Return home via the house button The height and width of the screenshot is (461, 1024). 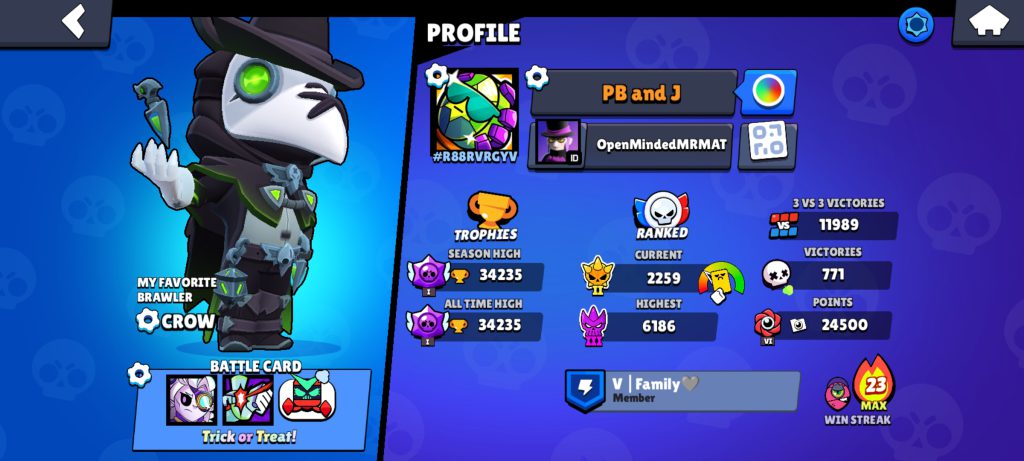tap(986, 22)
